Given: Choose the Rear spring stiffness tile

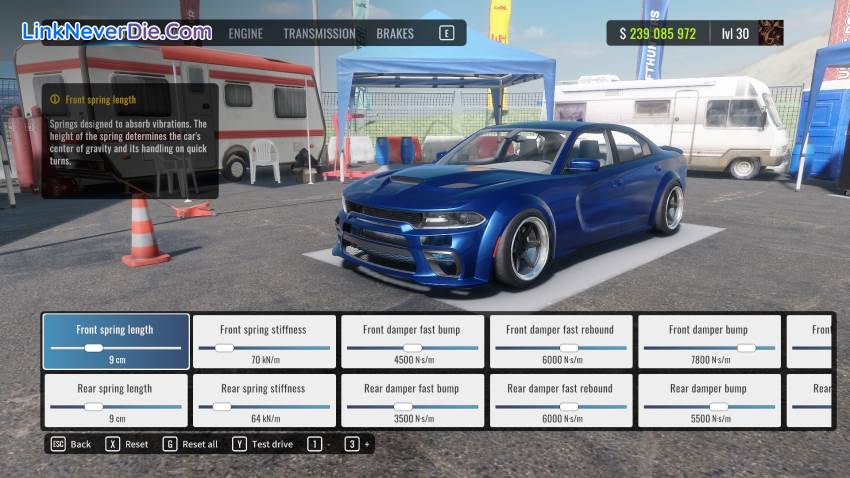Looking at the screenshot, I should pos(263,399).
